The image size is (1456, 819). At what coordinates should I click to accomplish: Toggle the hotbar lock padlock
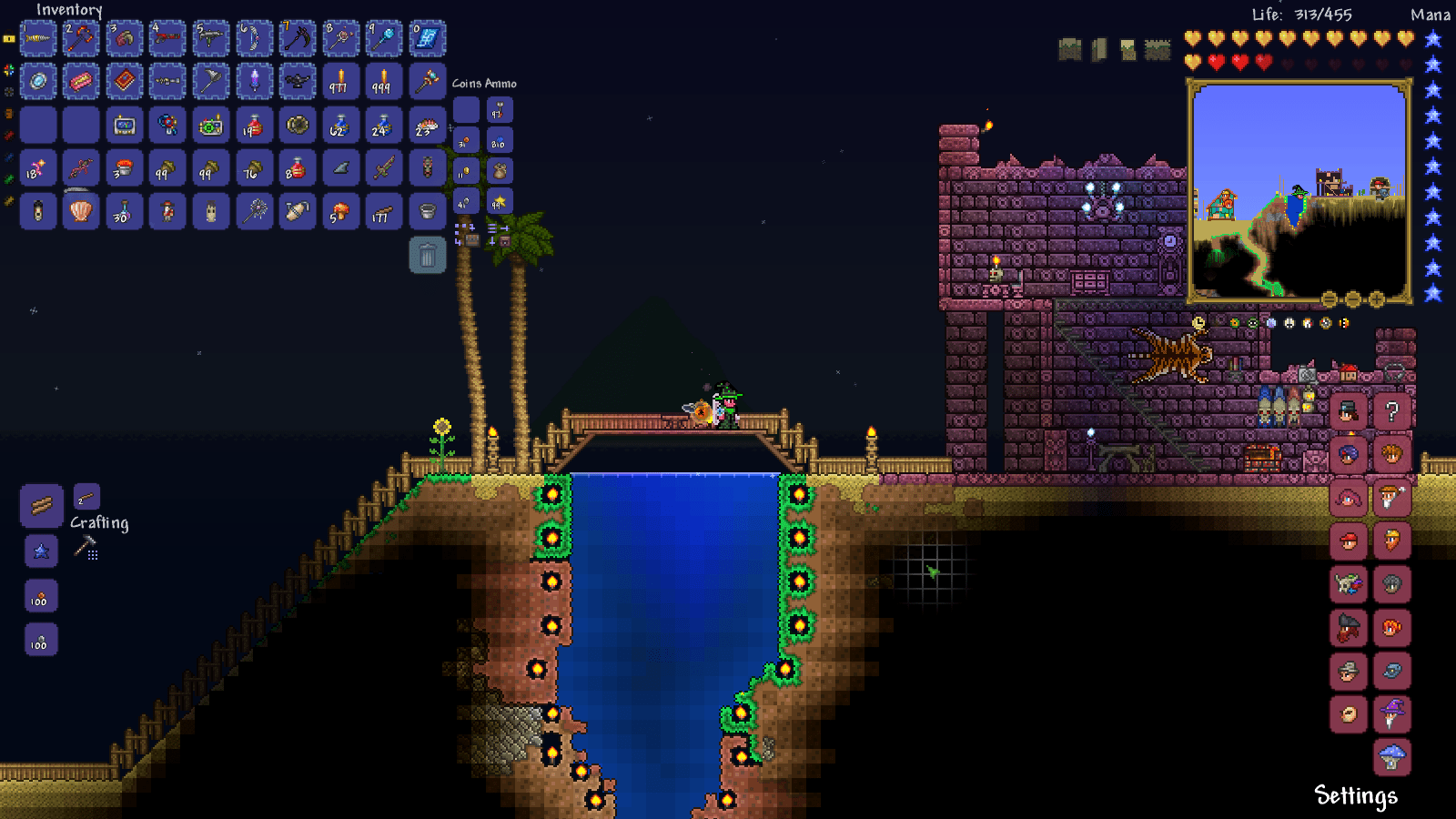[8, 39]
